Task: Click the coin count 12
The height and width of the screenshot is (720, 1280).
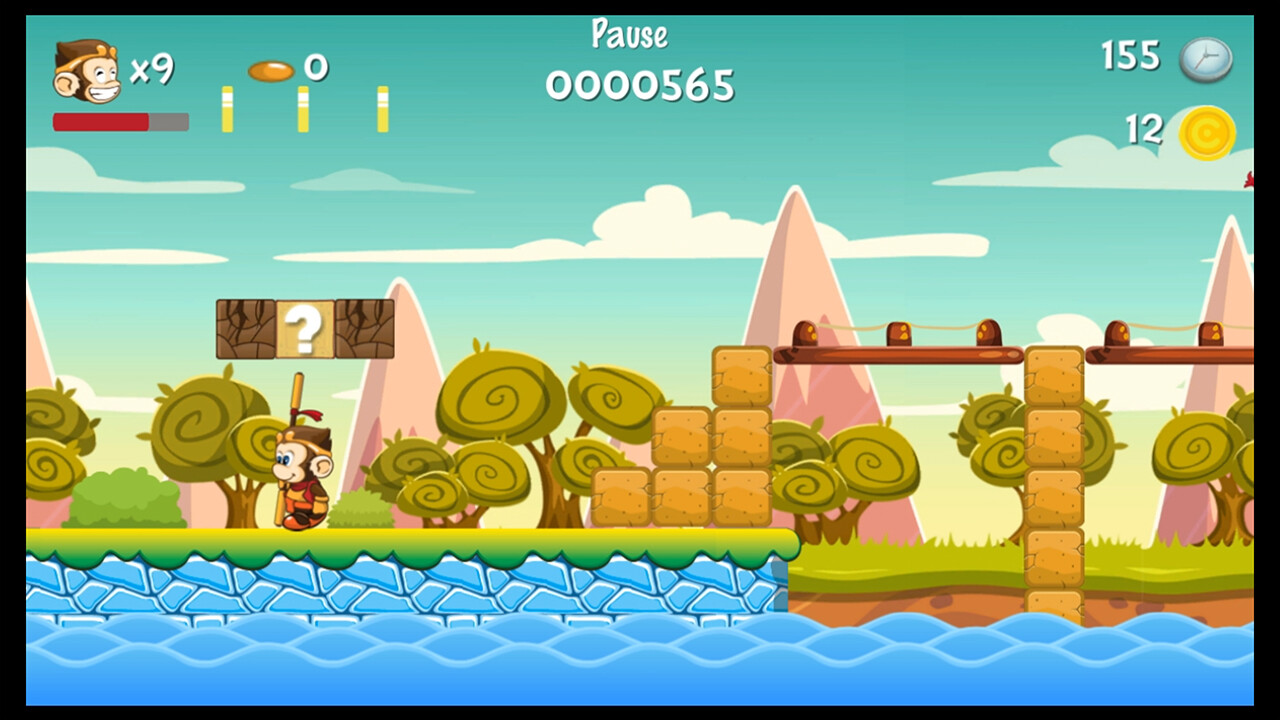Action: (x=1146, y=128)
